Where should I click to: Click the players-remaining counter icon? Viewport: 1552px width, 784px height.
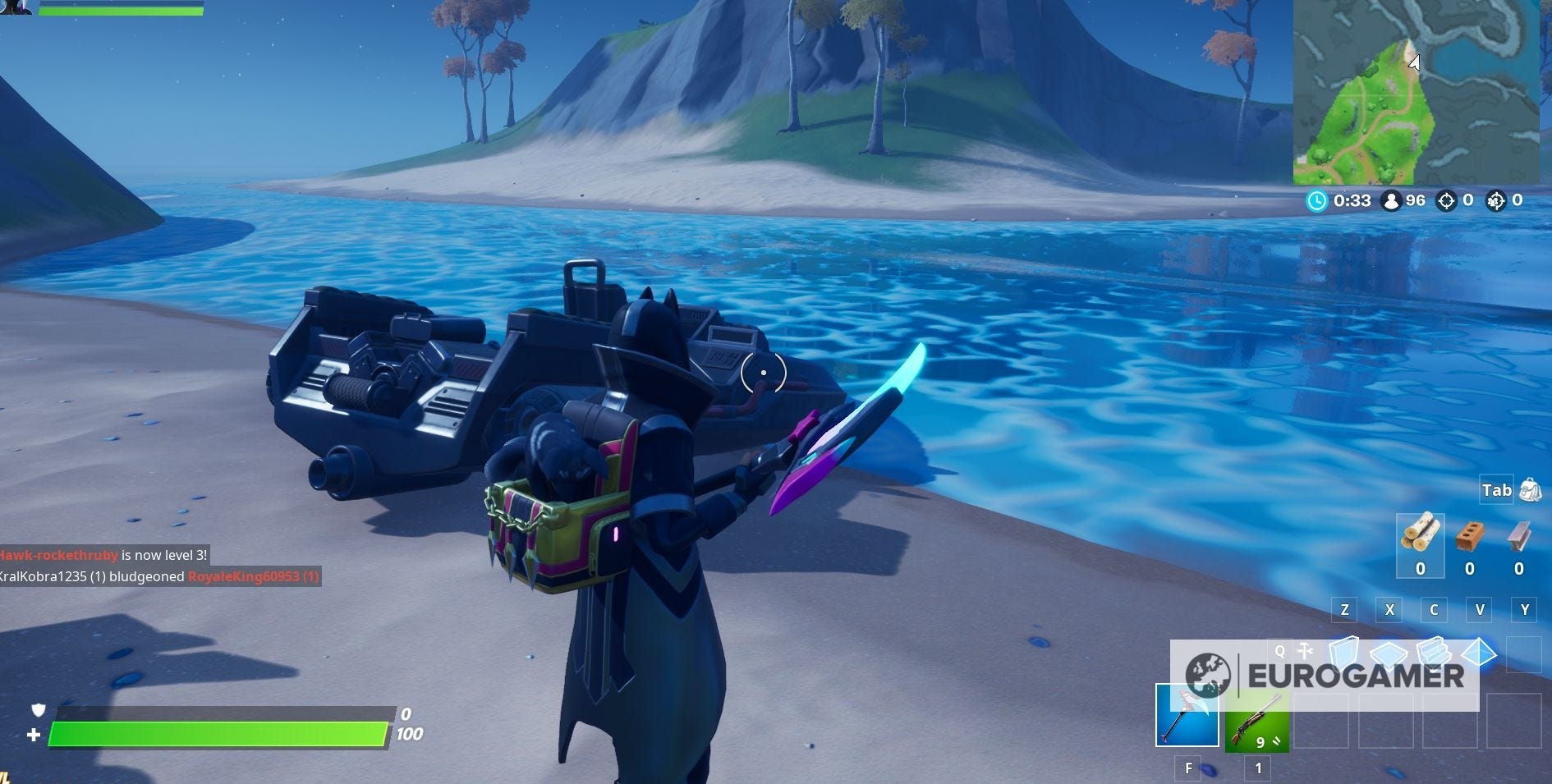click(x=1392, y=199)
